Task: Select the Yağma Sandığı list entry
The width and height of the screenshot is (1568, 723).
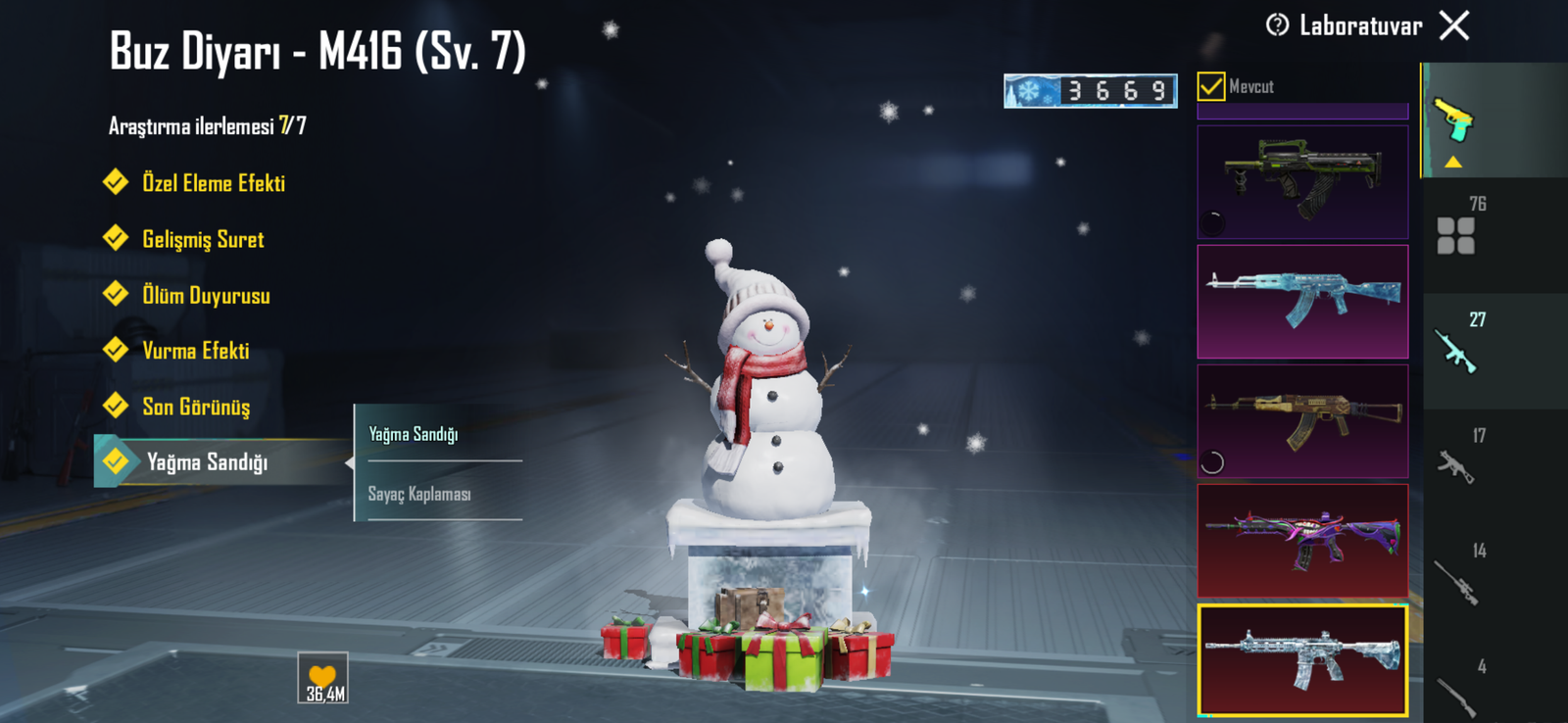Action: [207, 462]
